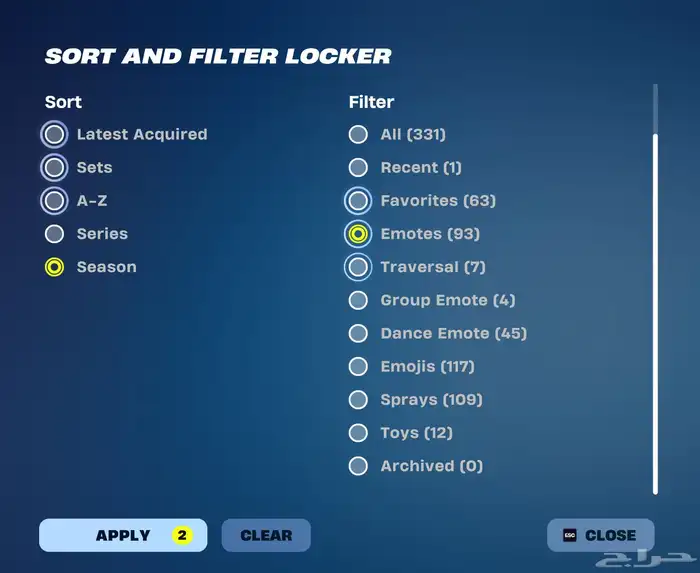Clear all sort and filter selections
700x573 pixels.
266,535
